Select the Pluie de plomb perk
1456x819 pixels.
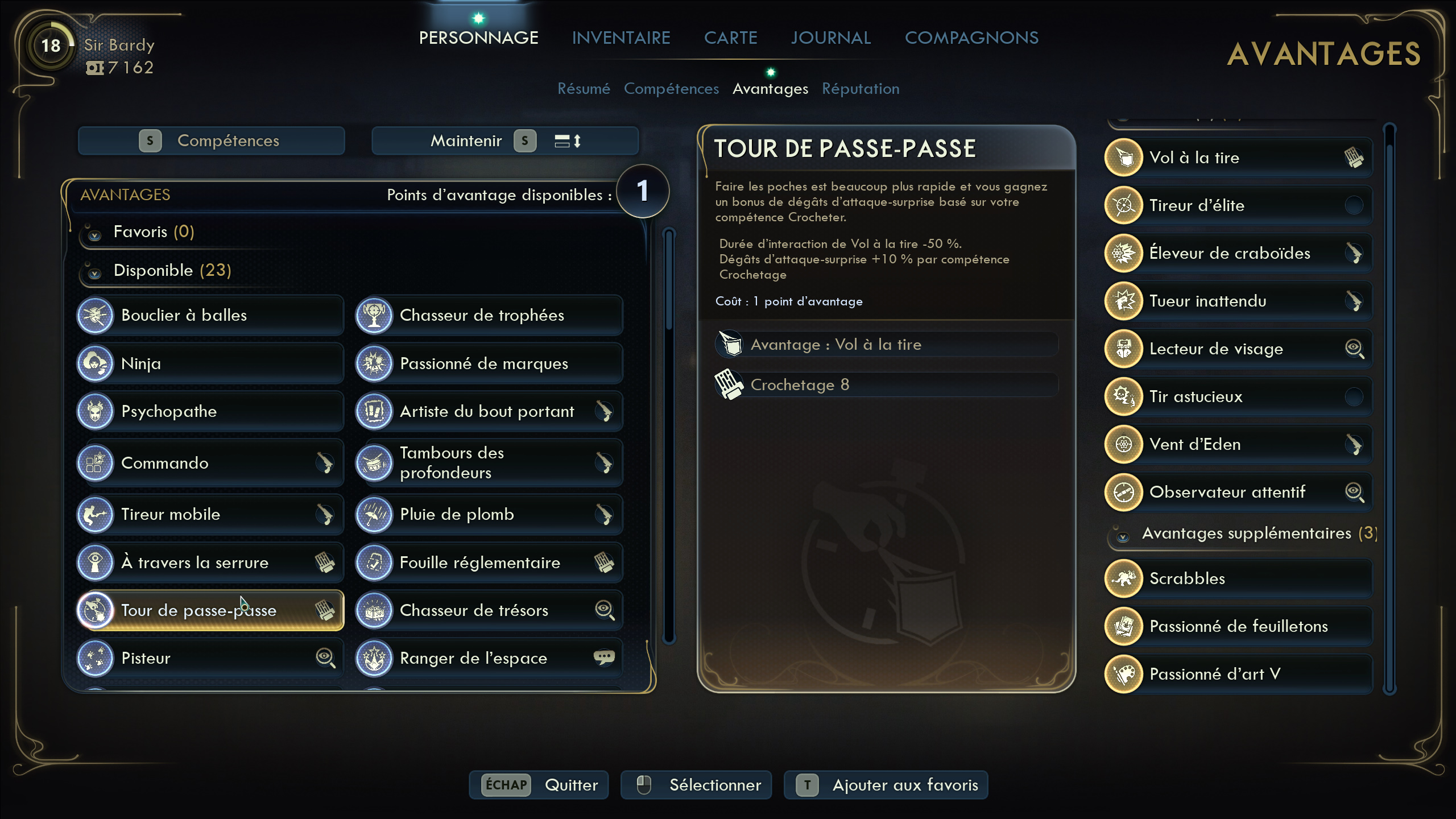489,514
